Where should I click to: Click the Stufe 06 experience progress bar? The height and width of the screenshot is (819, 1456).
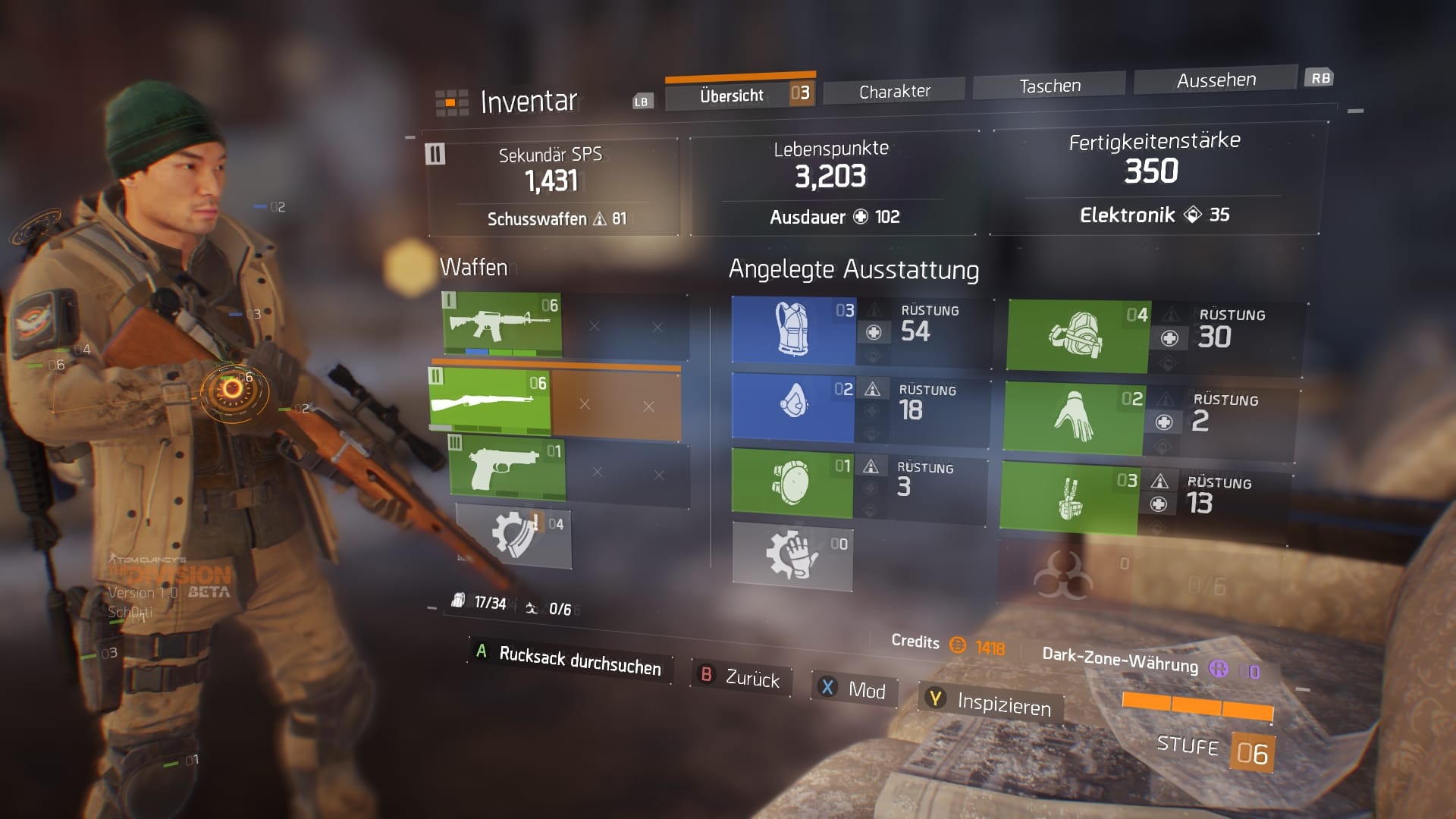click(1198, 707)
